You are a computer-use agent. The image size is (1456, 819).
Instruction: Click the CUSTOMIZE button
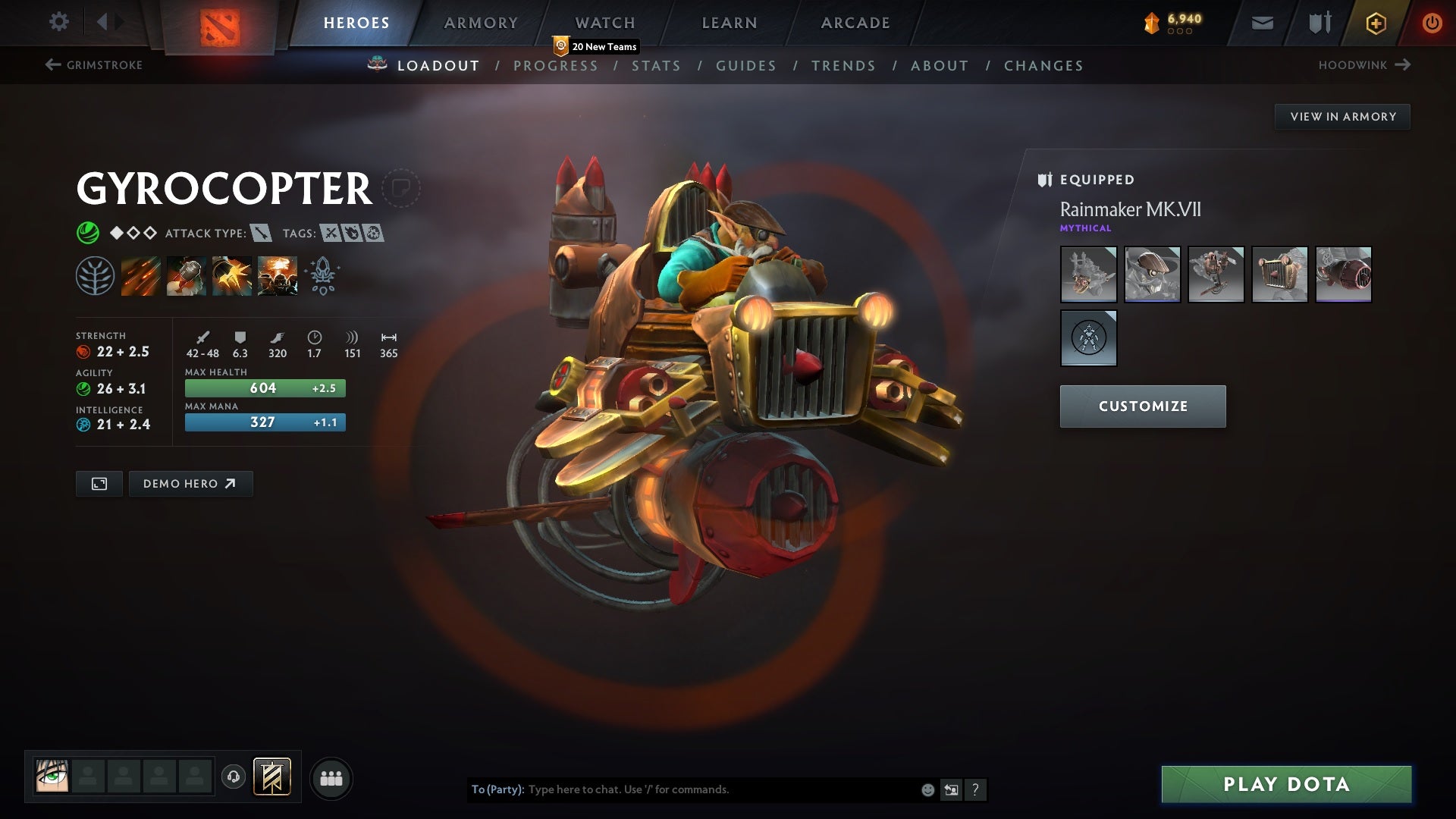click(1142, 406)
